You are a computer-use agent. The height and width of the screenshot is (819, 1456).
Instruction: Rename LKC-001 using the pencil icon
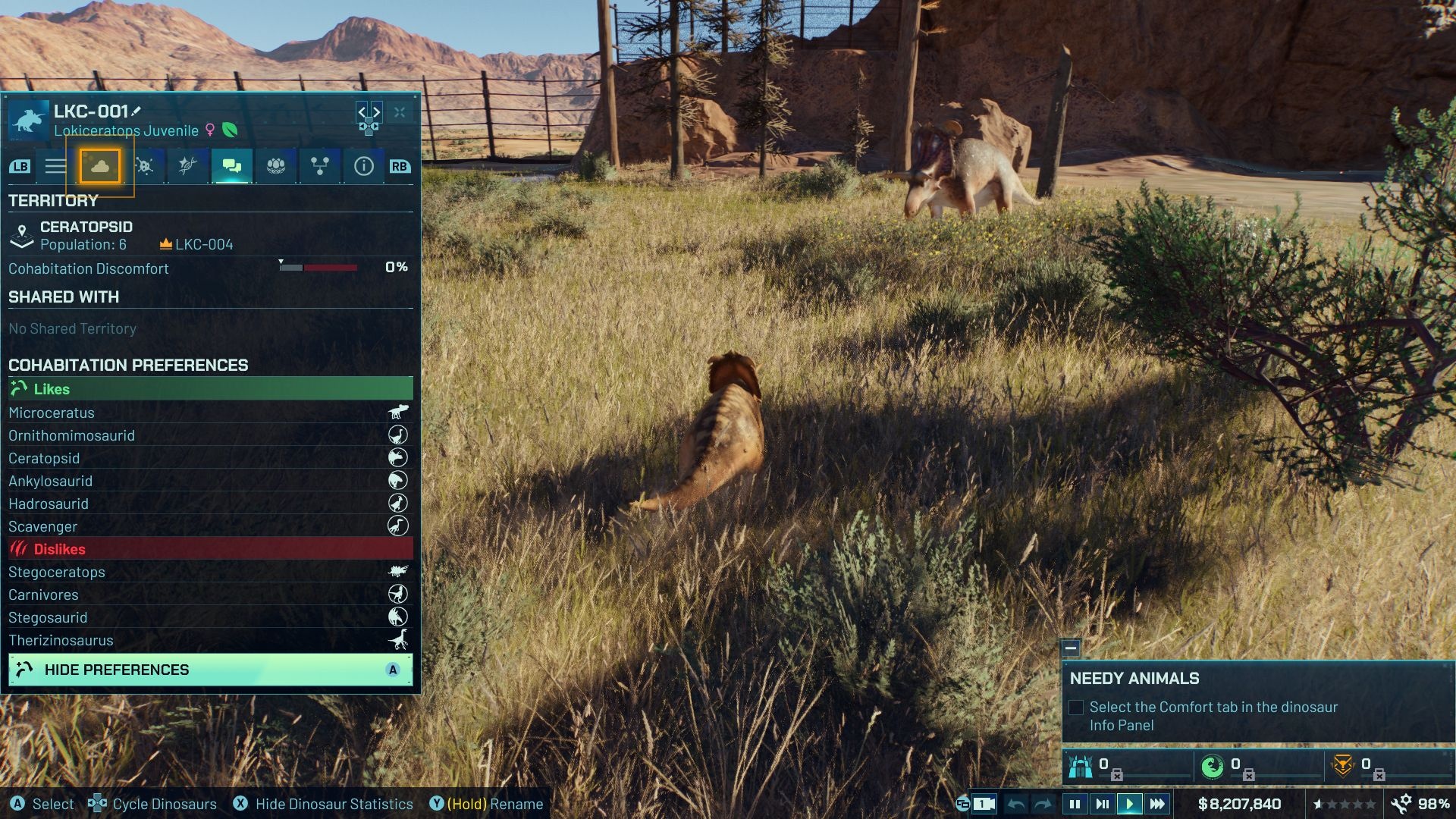[136, 111]
